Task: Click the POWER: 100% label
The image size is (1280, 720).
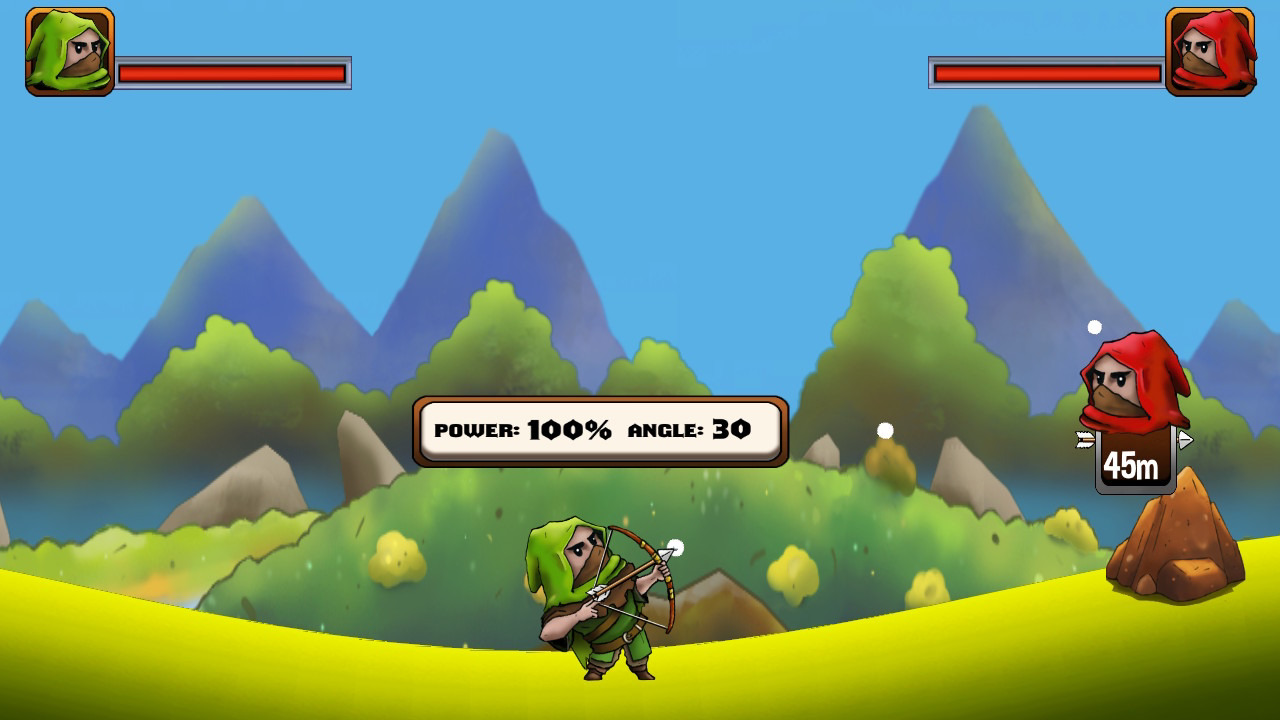Action: 523,429
